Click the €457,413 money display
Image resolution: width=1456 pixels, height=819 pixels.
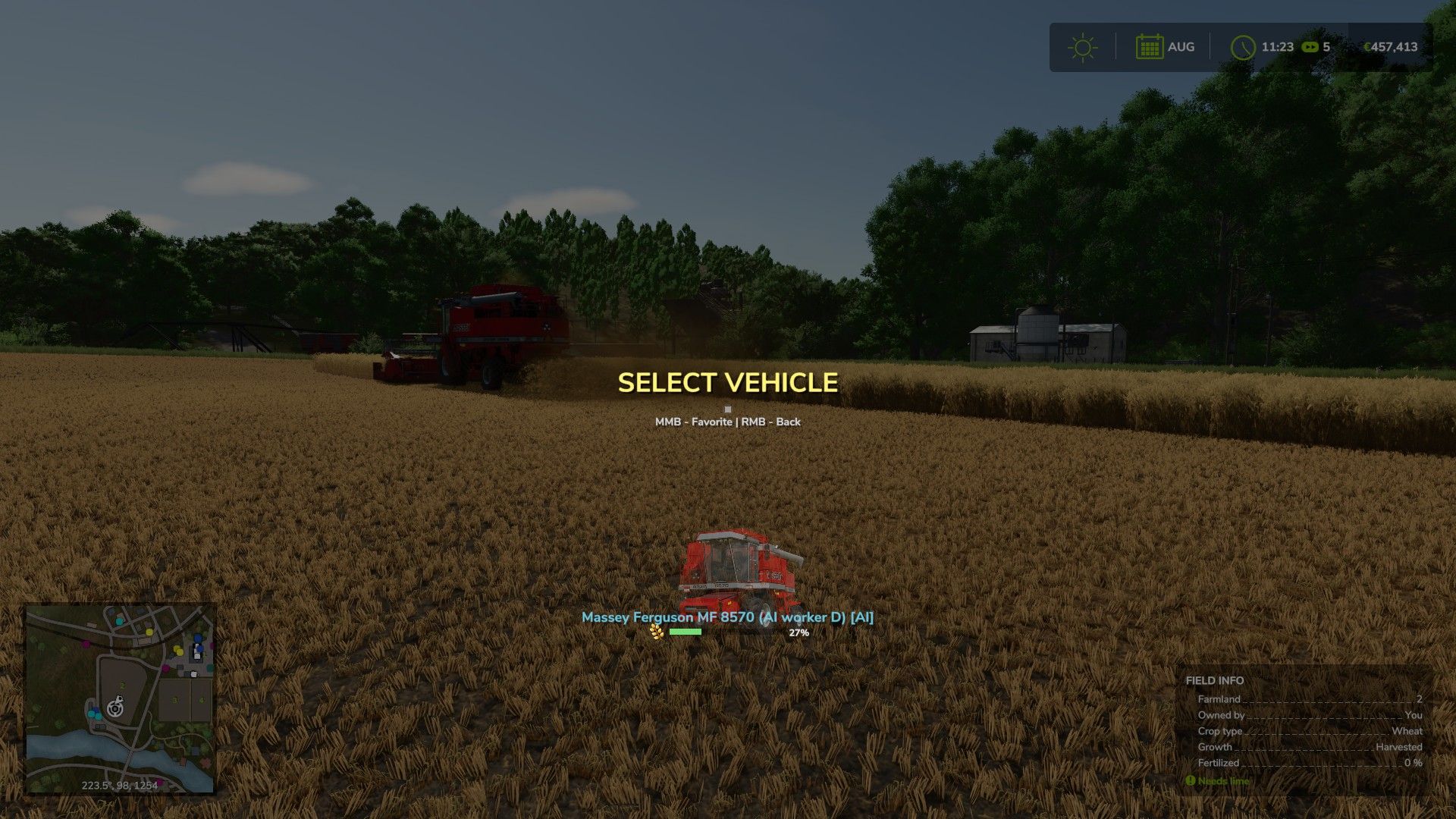pos(1391,47)
